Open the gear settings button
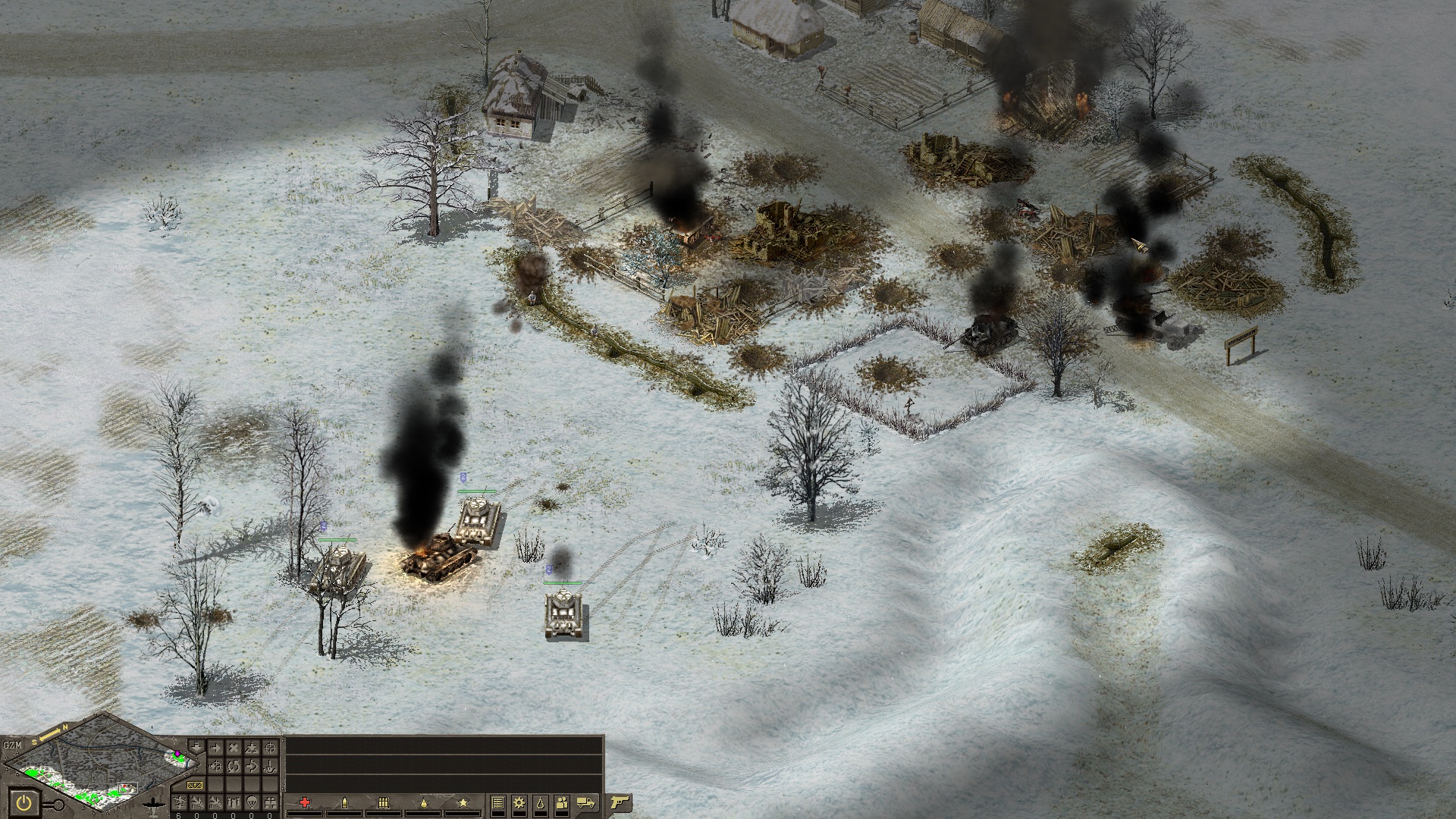 [x=519, y=802]
